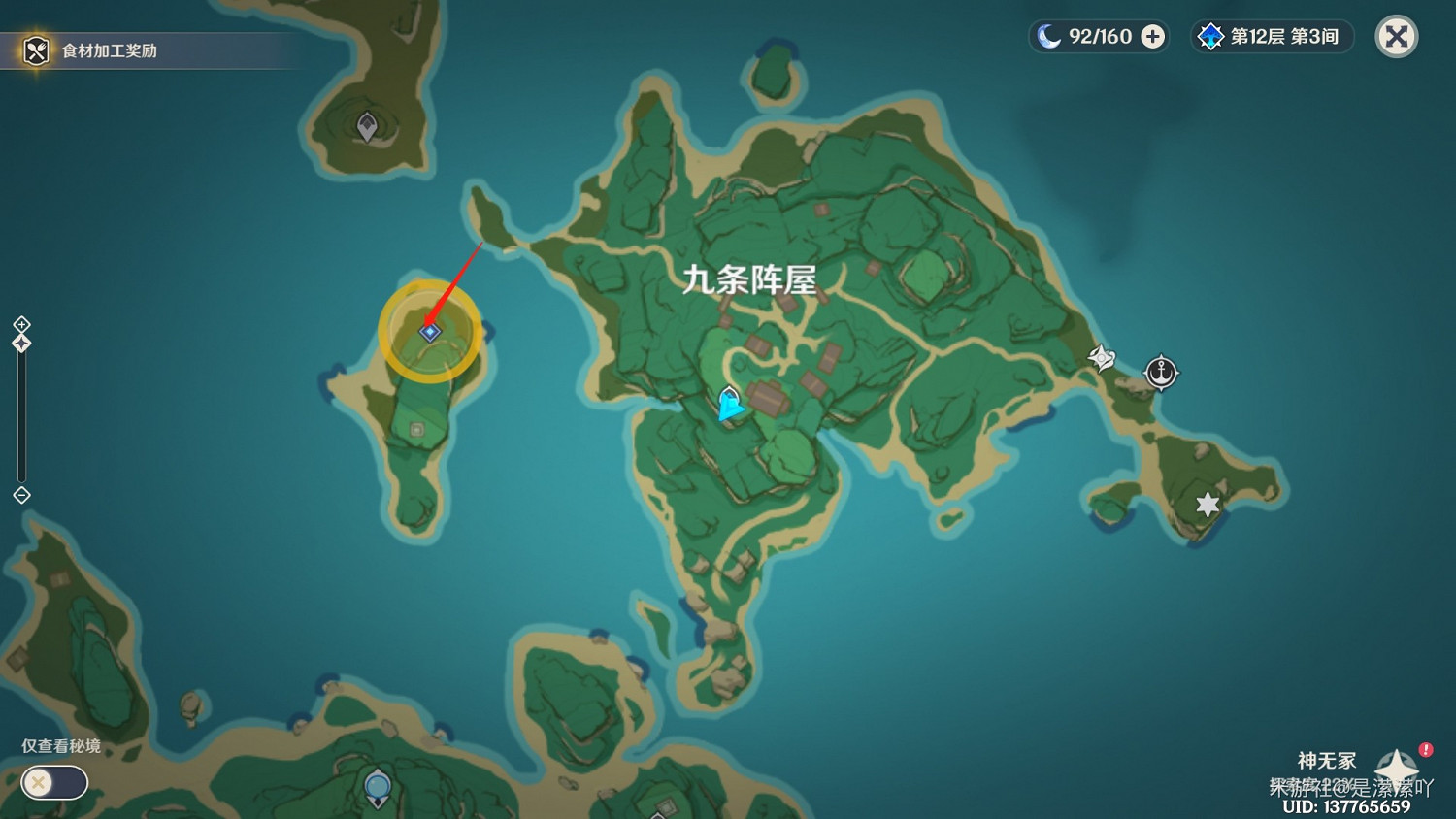
Task: Open the anchor Waverider waypoint marker
Action: 1162,372
